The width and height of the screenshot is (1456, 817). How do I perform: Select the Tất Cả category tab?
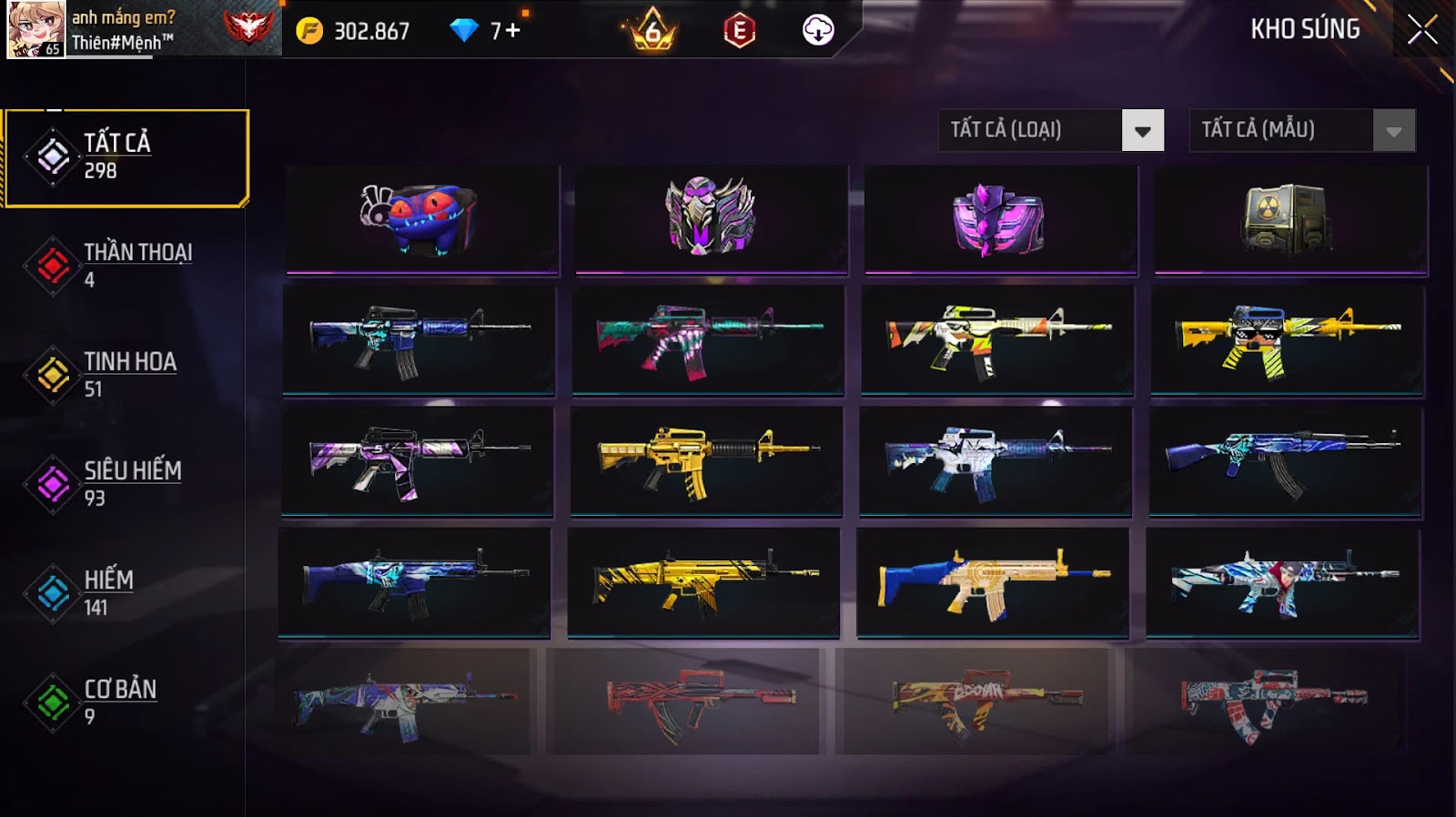coord(126,157)
